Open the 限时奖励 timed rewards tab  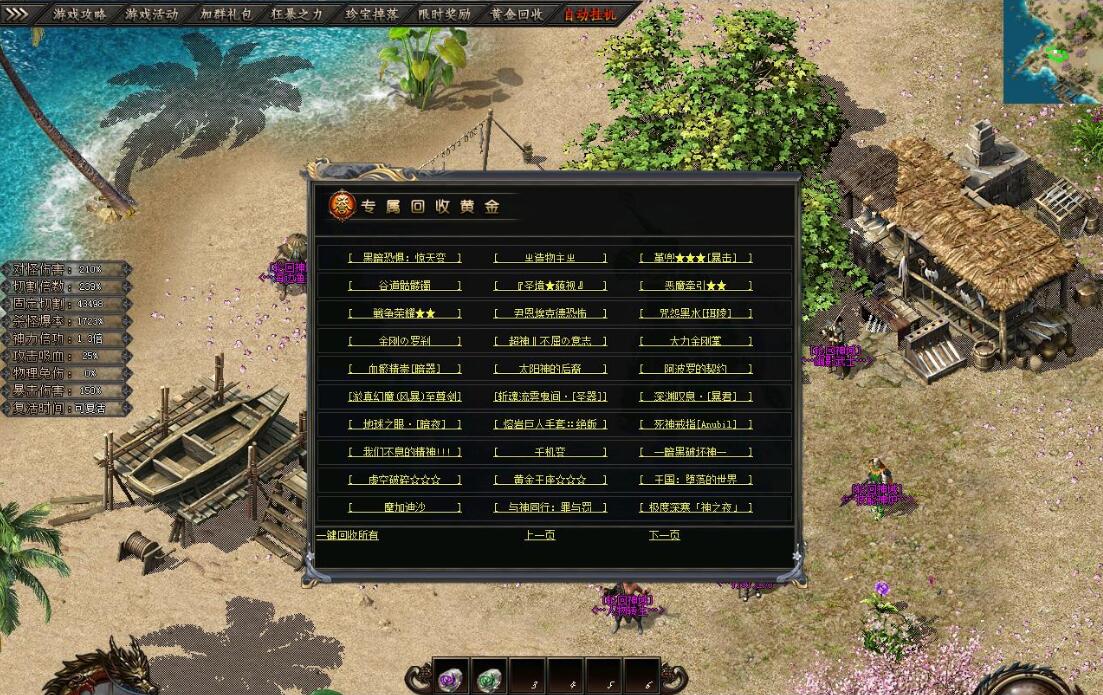[x=444, y=14]
